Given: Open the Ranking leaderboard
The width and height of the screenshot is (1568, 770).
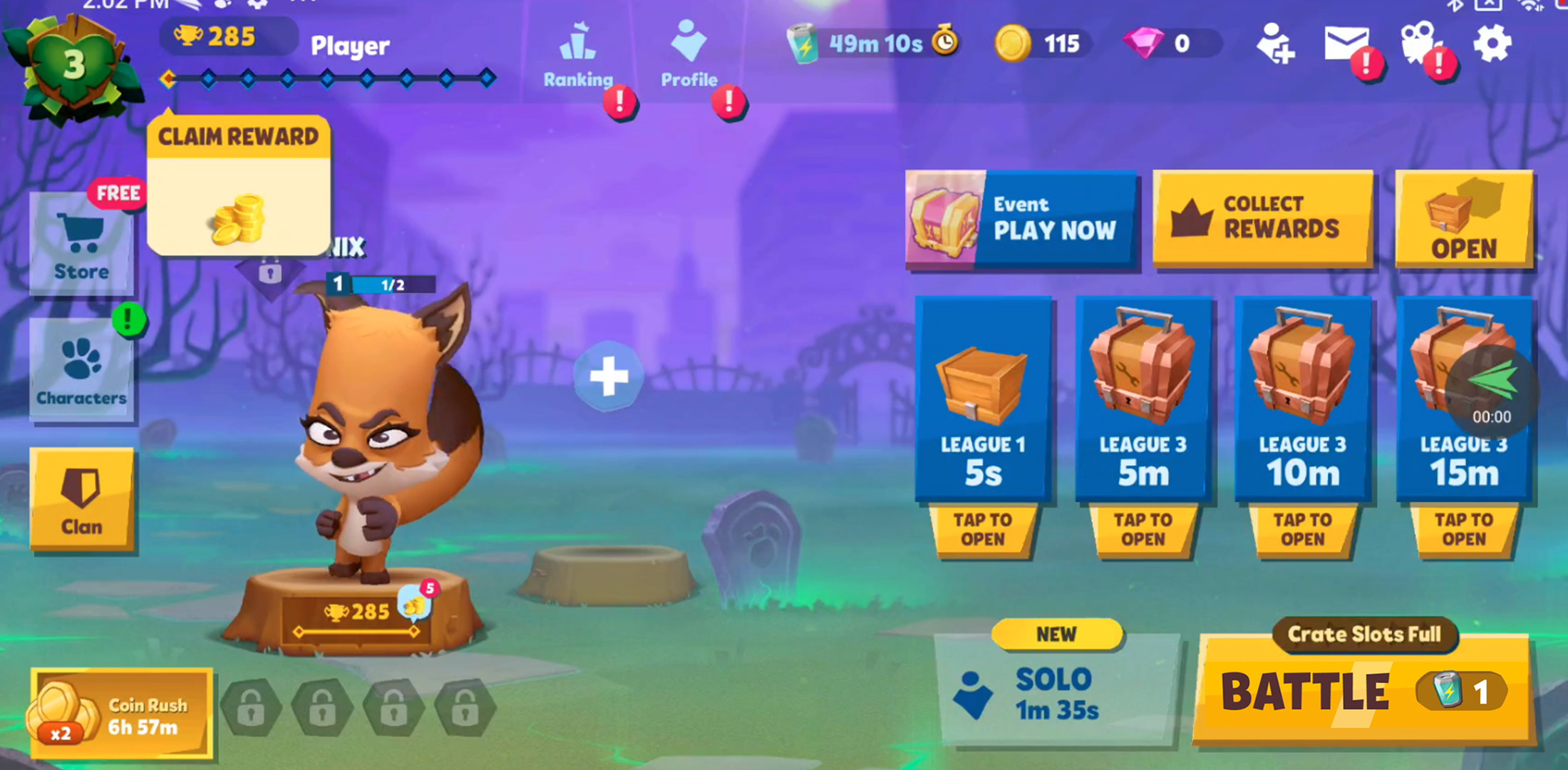Looking at the screenshot, I should point(578,57).
